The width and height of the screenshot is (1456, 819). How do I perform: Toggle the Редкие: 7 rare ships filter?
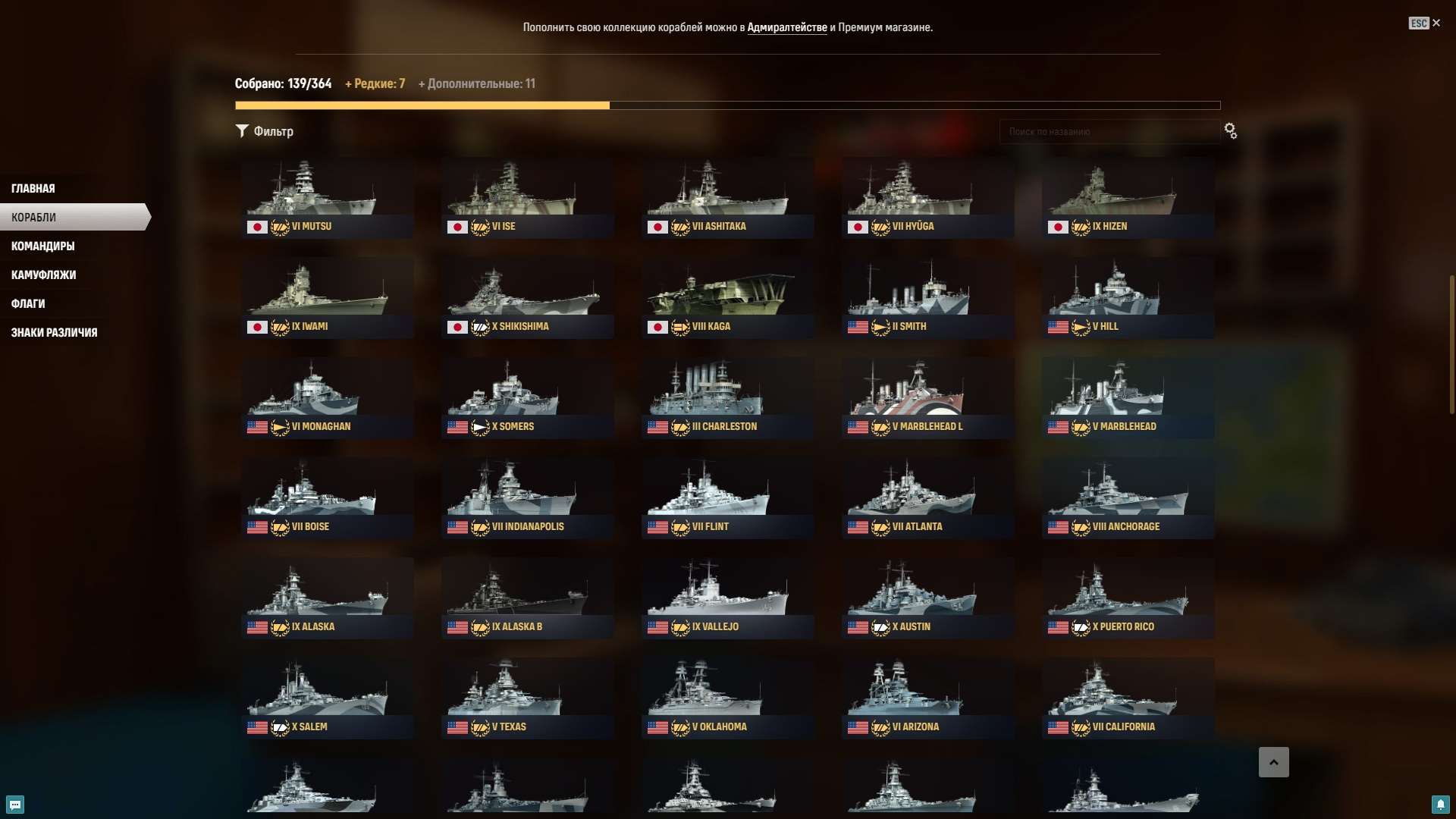pos(375,83)
